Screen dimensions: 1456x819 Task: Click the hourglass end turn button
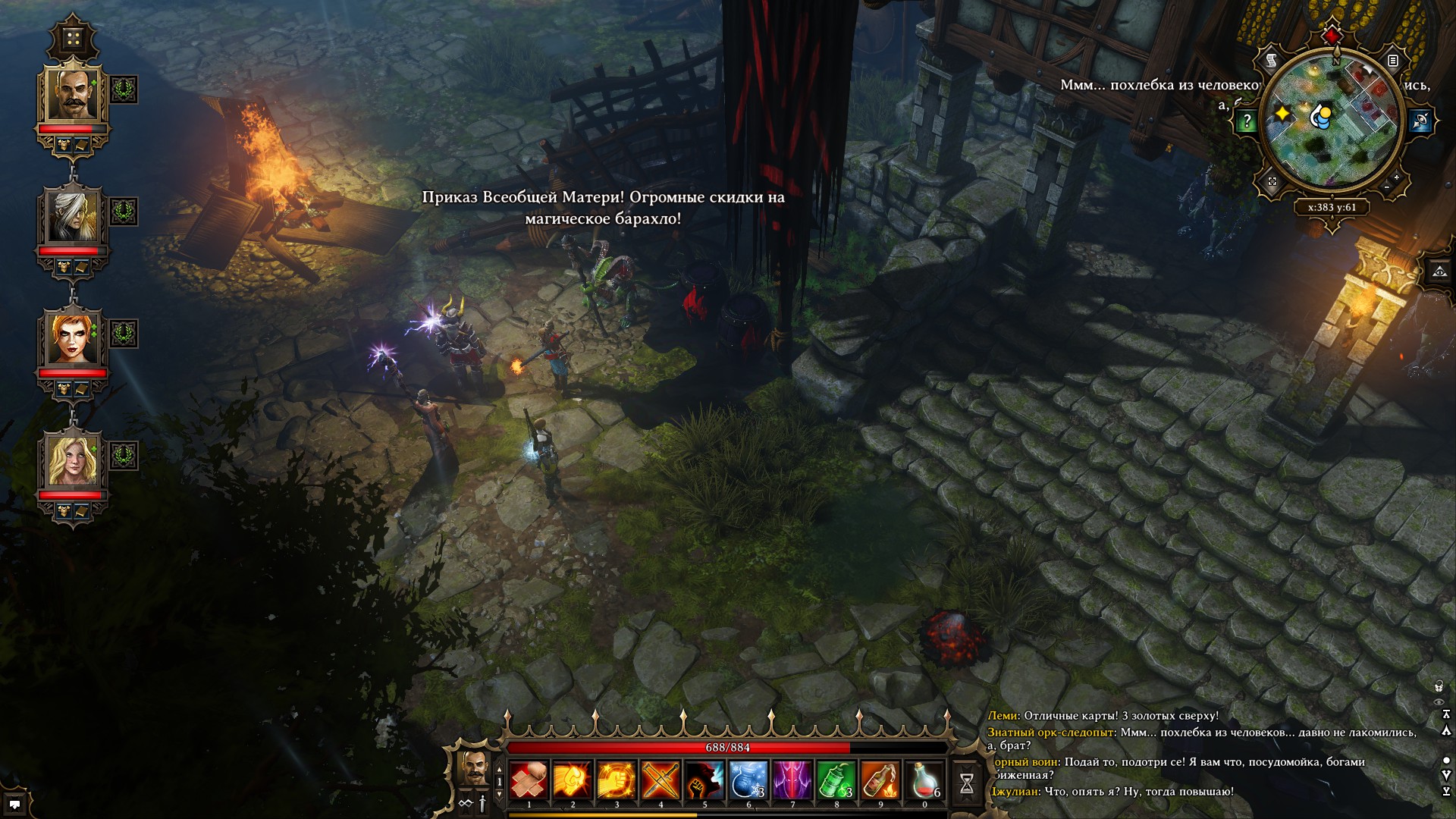click(x=967, y=783)
